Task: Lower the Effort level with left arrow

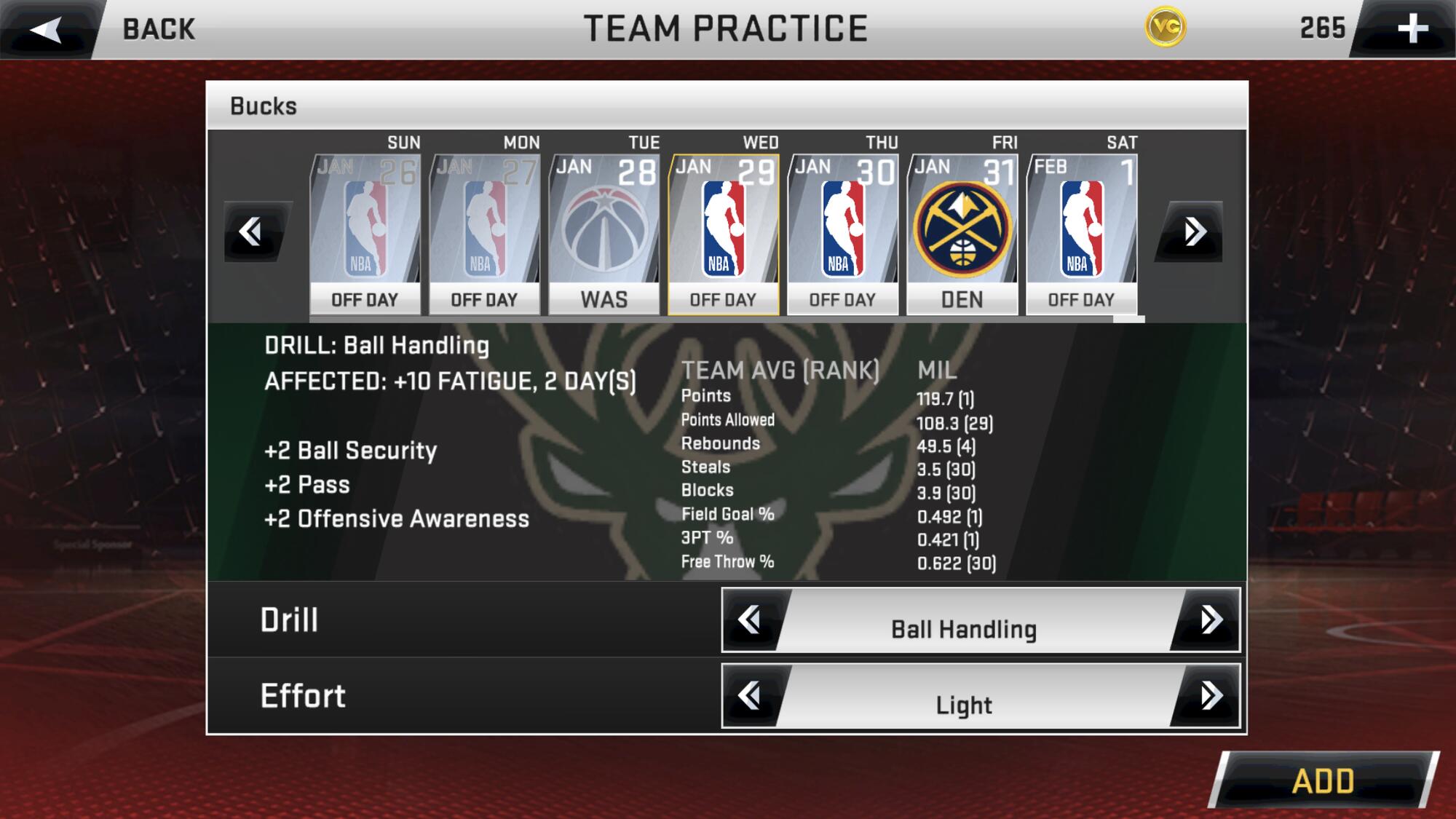Action: pyautogui.click(x=750, y=696)
